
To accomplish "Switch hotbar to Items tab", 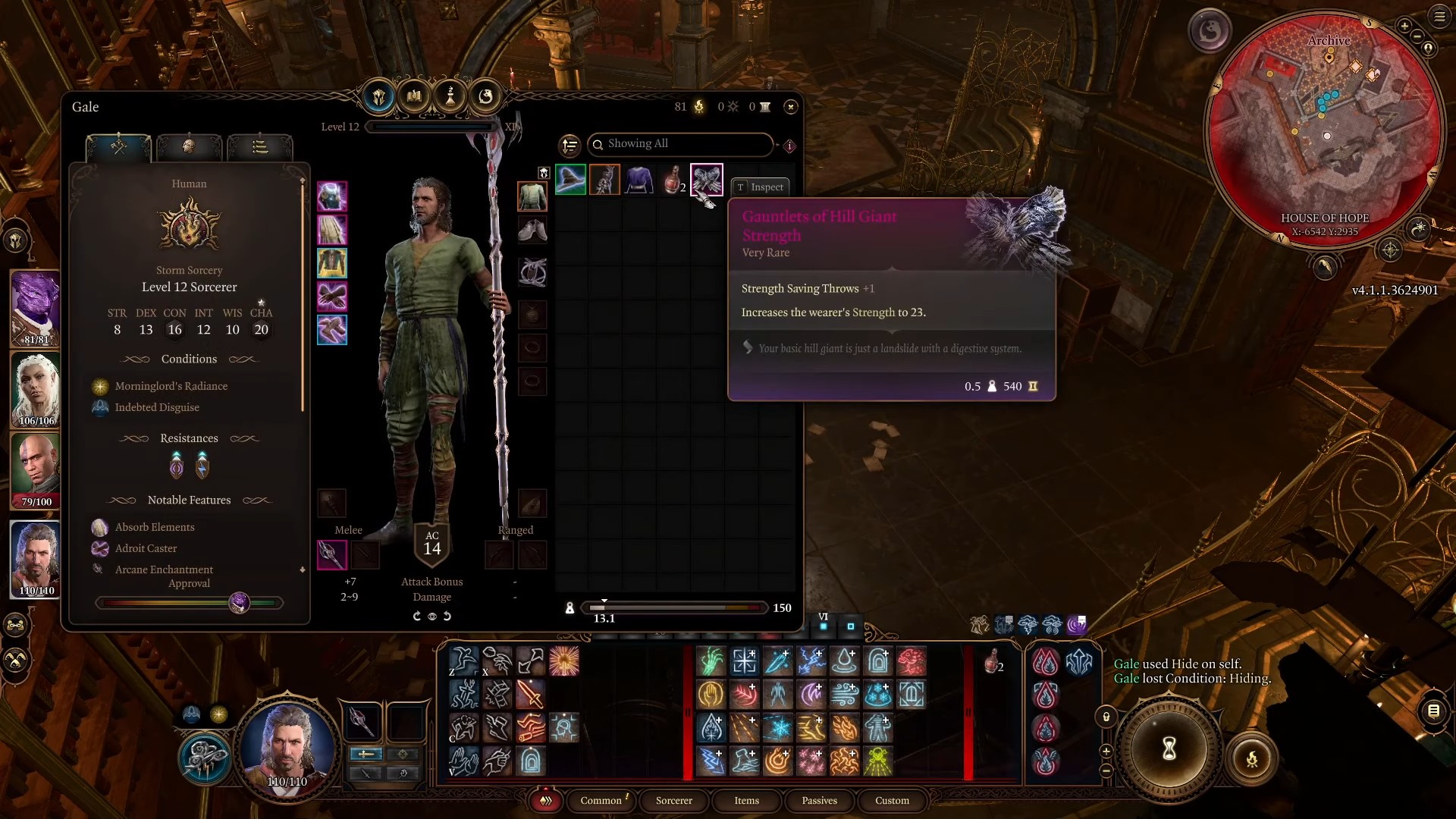I will [746, 800].
